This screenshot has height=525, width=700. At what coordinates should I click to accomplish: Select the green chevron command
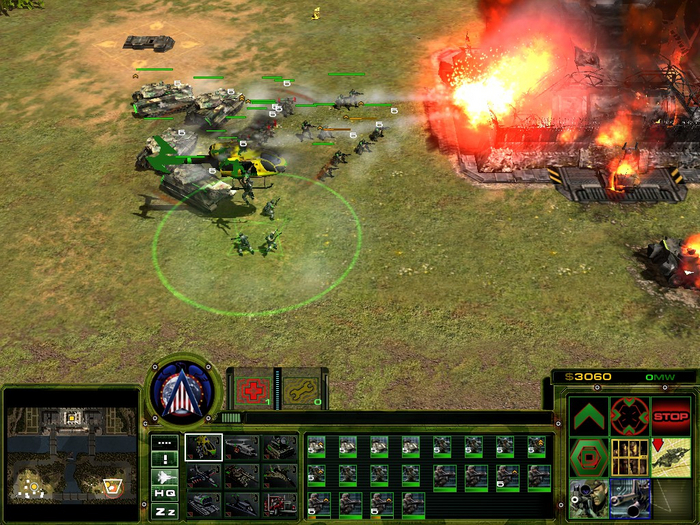click(x=589, y=416)
